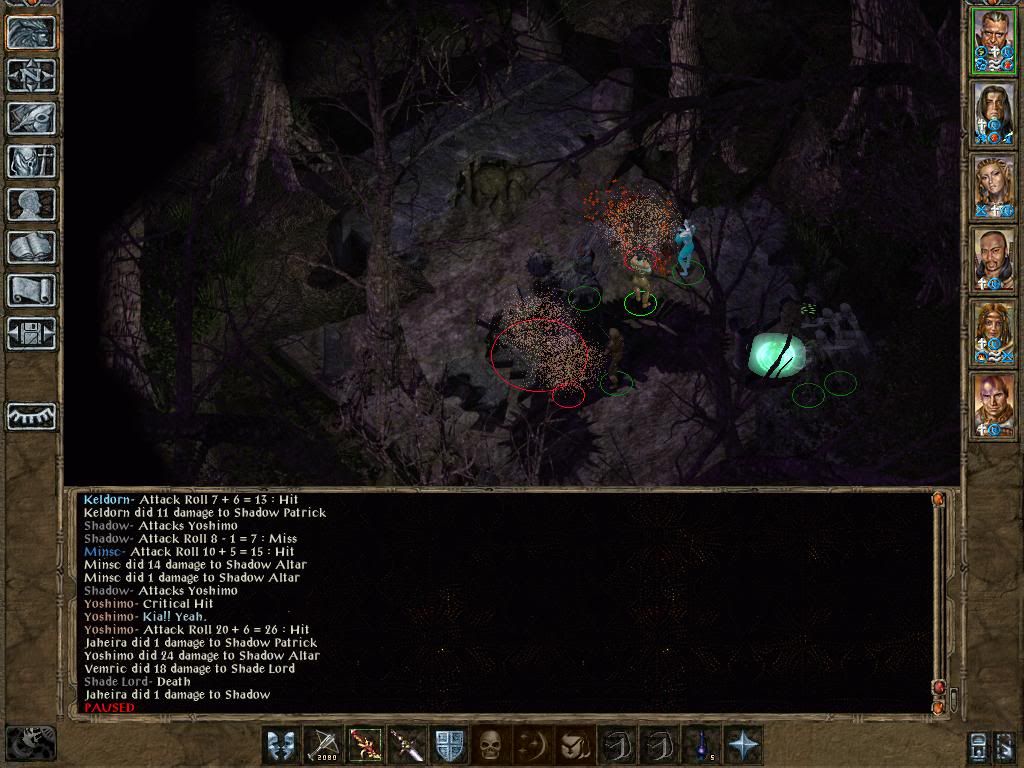
Task: Click the rest eye button
Action: [x=31, y=416]
